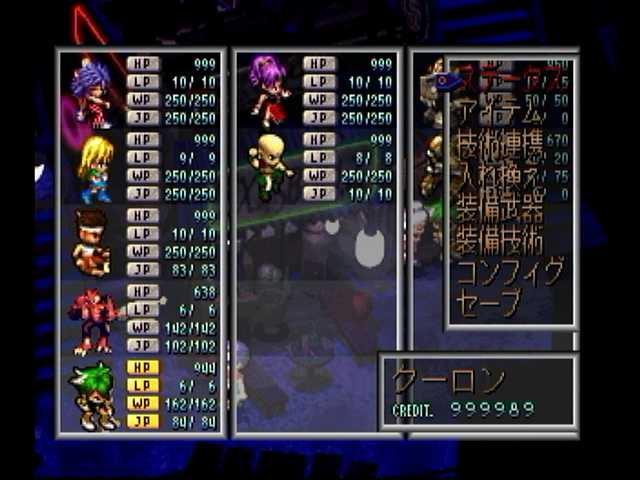Open the 装備技術 equip skills menu
Screen dimensions: 640x480
500,240
